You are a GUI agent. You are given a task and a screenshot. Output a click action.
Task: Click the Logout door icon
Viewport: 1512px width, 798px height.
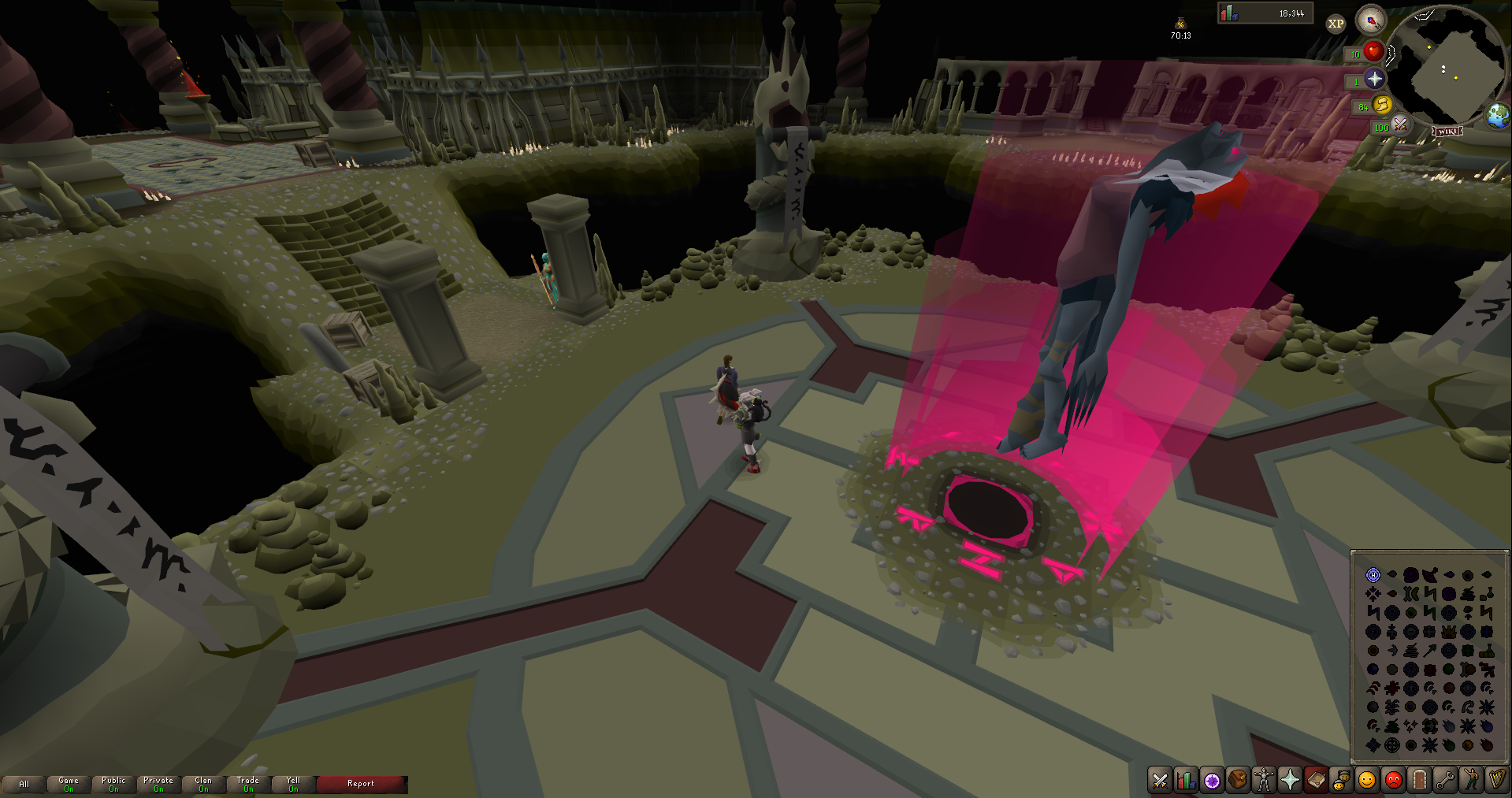click(1417, 781)
